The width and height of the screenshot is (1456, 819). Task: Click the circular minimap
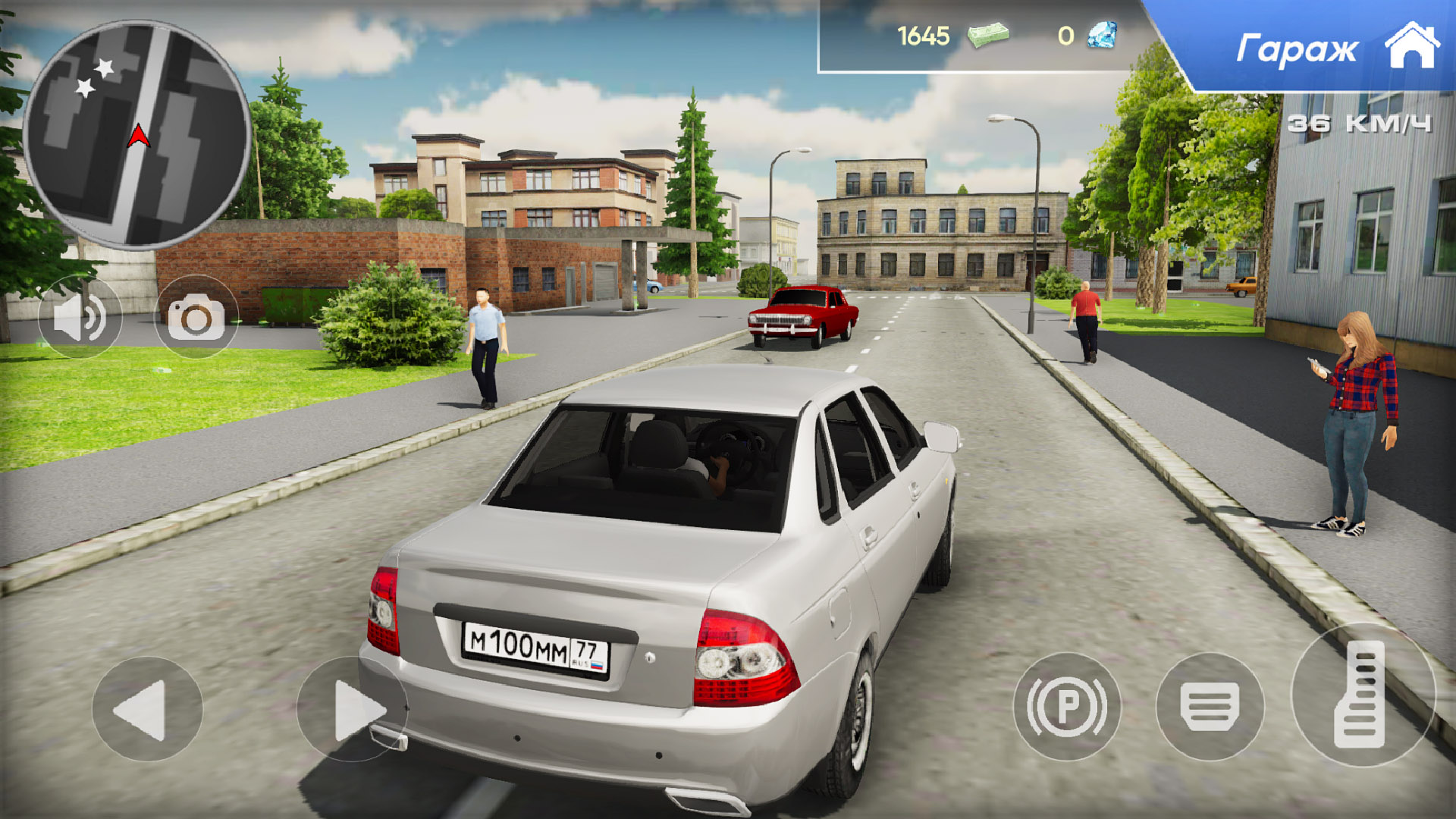tap(136, 135)
